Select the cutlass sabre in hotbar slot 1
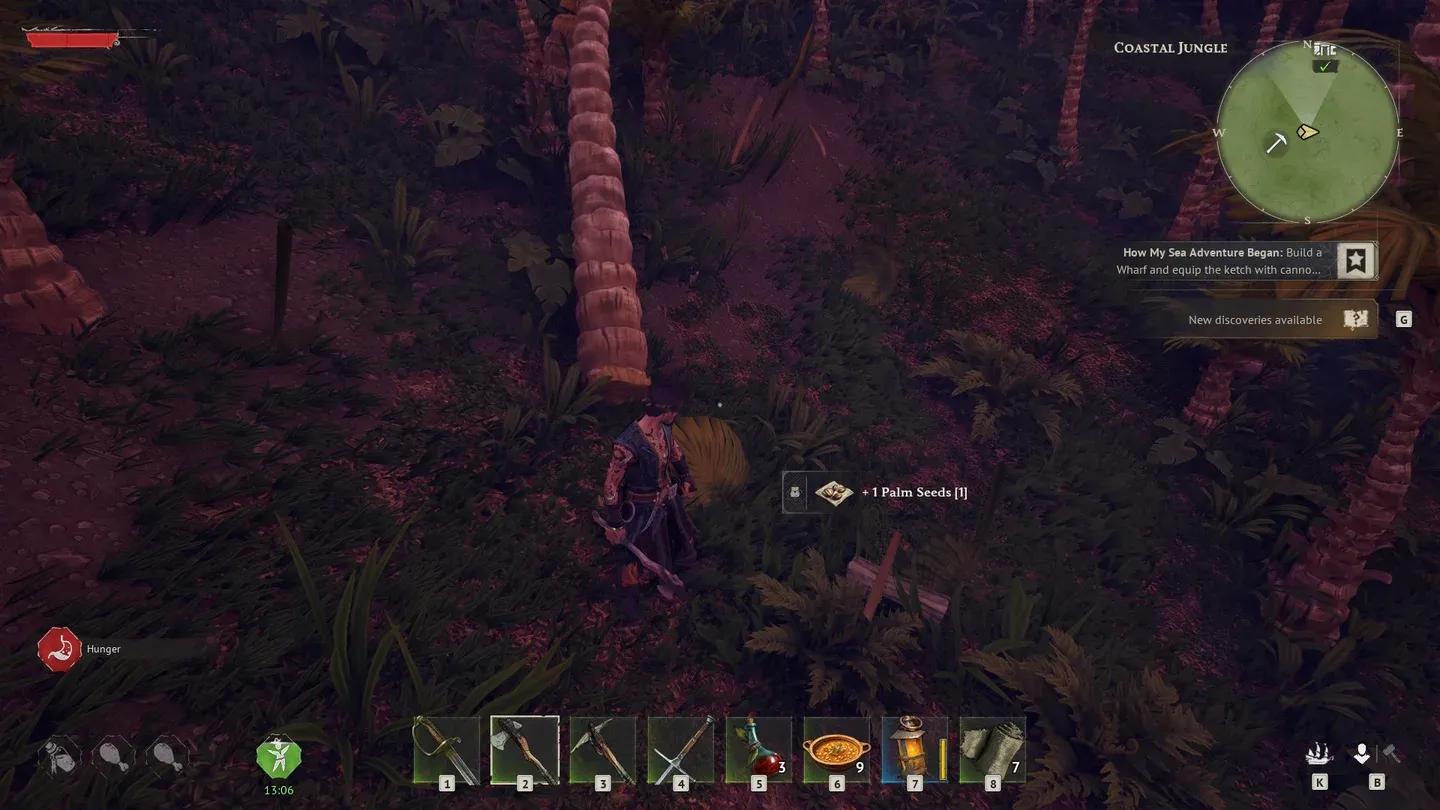Image resolution: width=1440 pixels, height=810 pixels. [446, 750]
